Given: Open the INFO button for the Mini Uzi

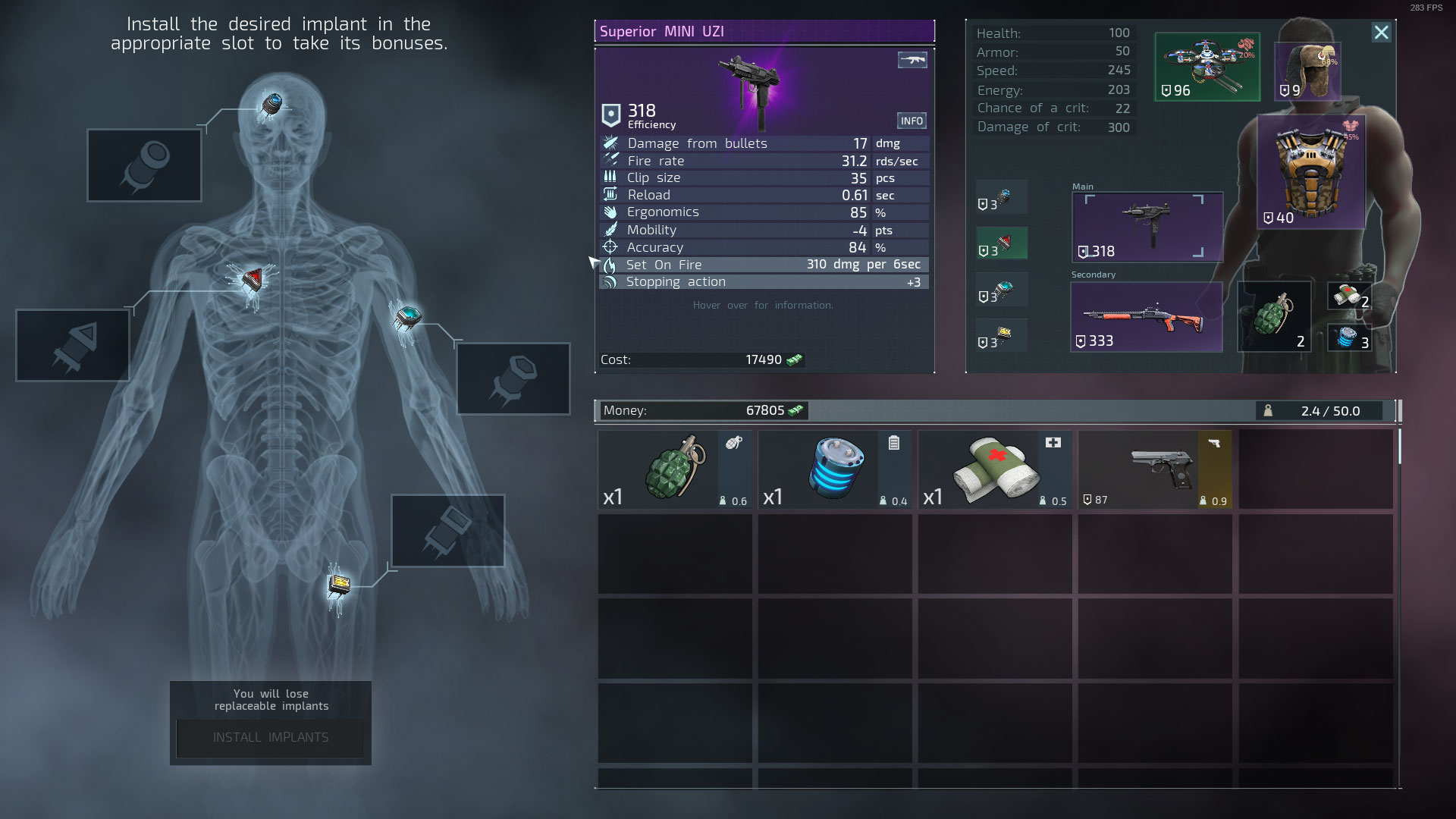Looking at the screenshot, I should pos(912,121).
